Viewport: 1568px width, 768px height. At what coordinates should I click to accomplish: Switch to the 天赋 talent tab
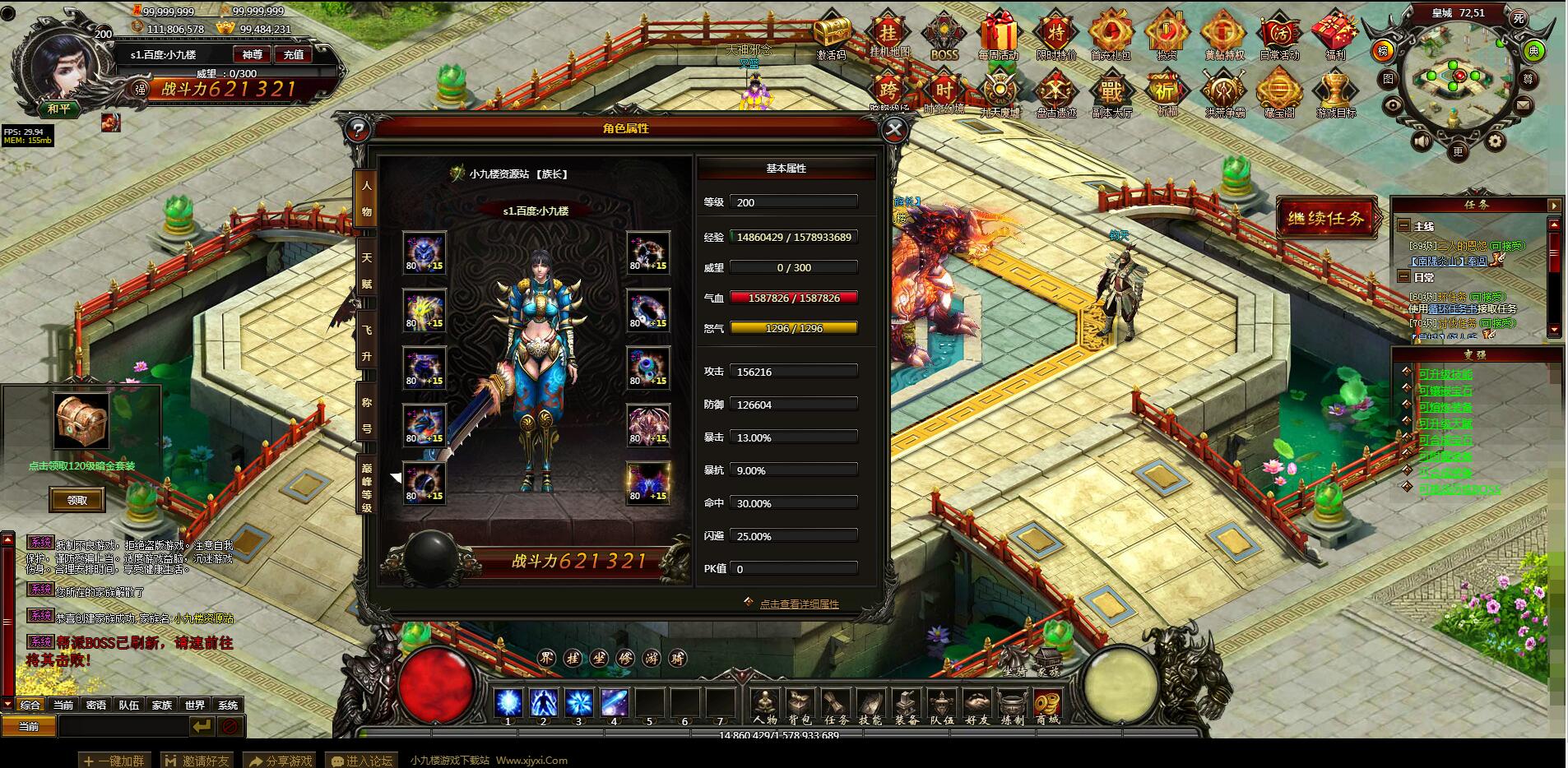(x=366, y=271)
